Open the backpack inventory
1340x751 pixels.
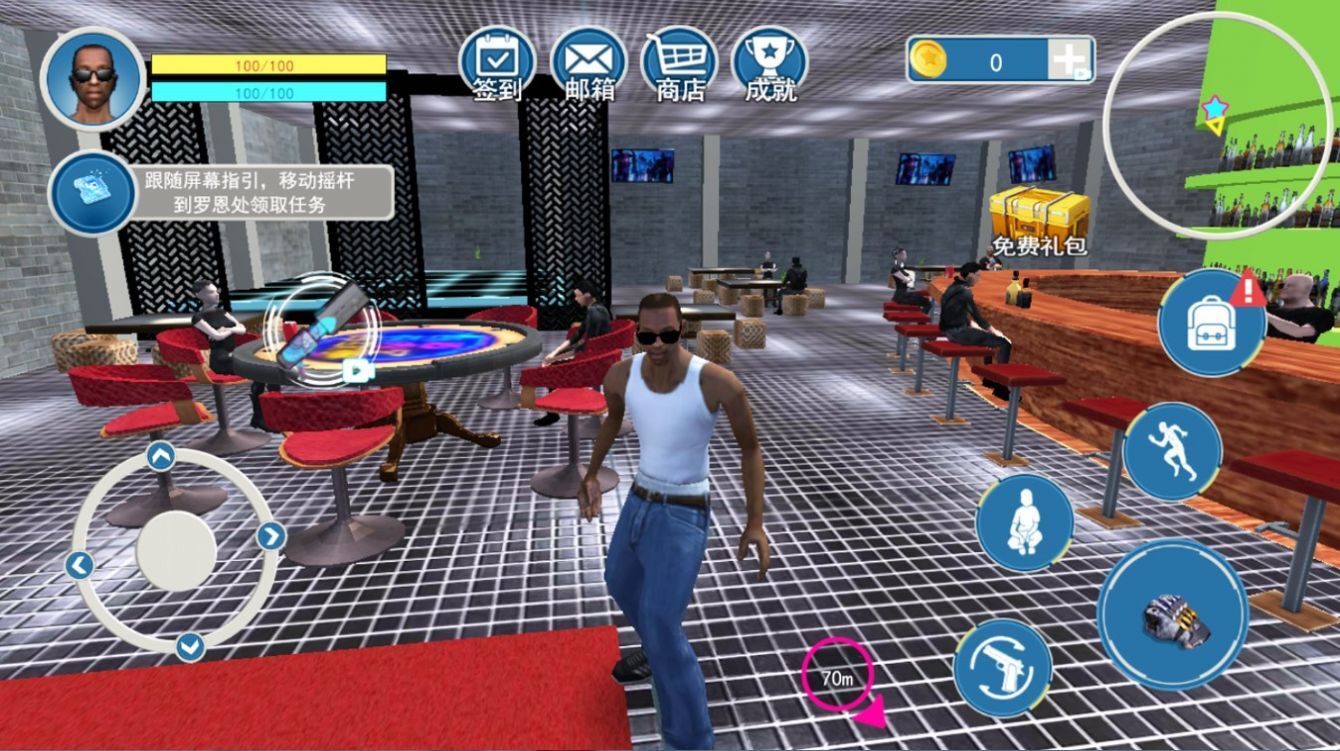coord(1211,322)
